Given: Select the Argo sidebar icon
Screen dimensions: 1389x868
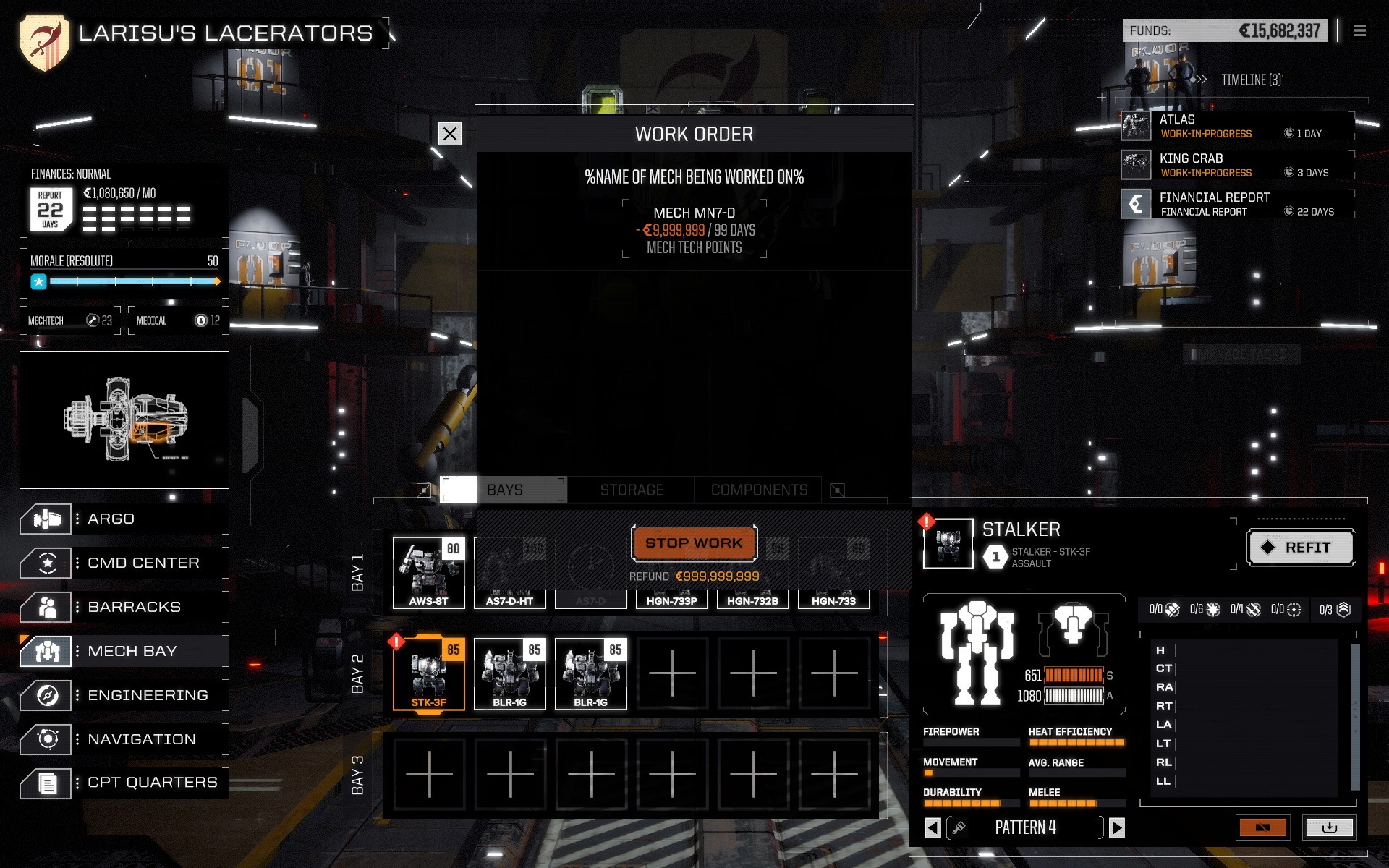Looking at the screenshot, I should pyautogui.click(x=46, y=518).
